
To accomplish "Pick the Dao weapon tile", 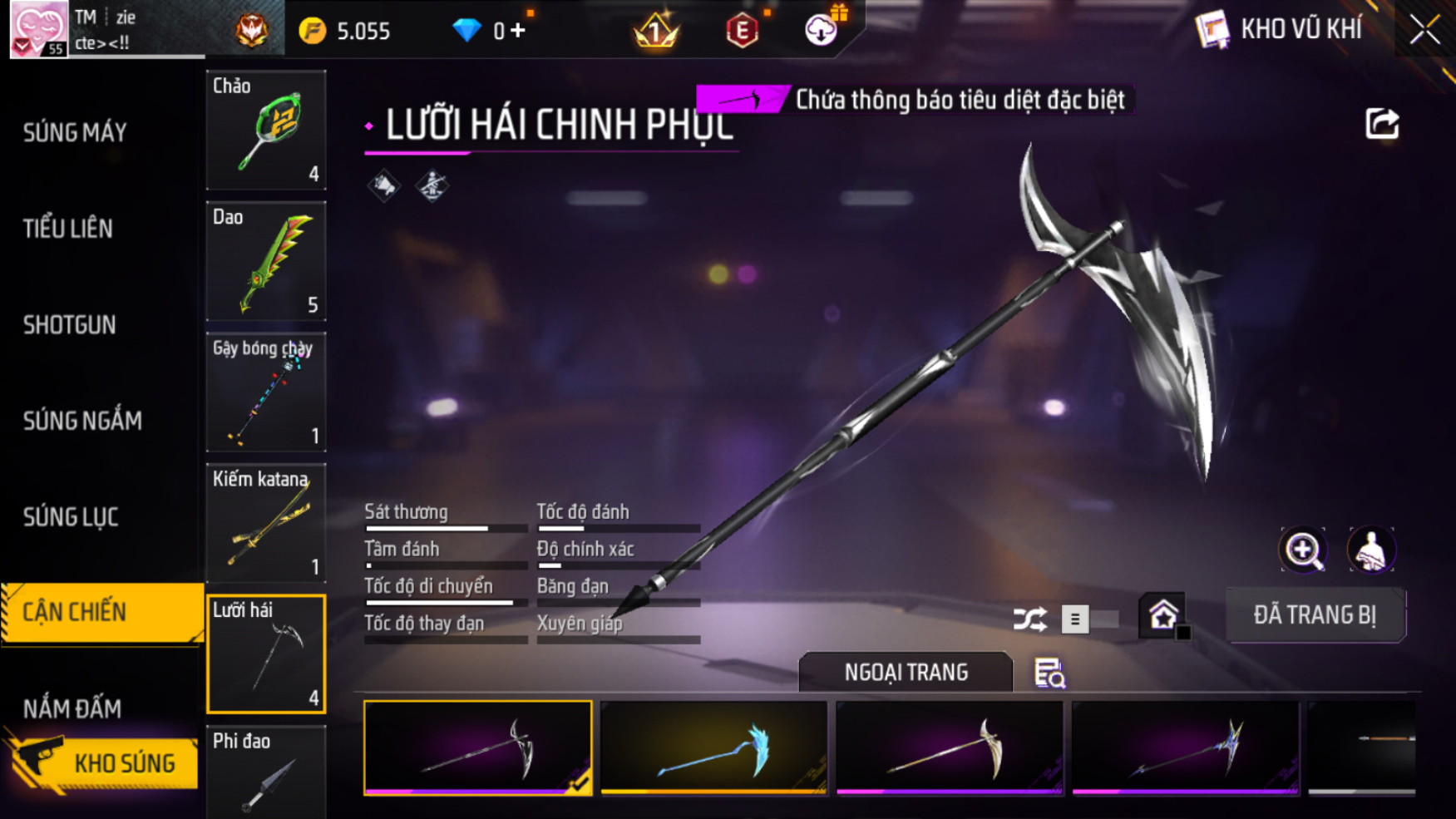I will (266, 261).
